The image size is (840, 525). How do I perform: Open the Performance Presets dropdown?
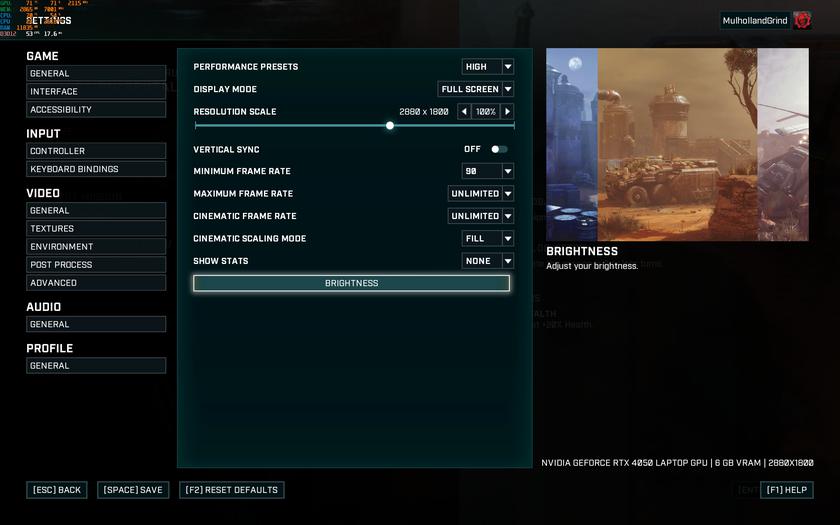pos(487,67)
